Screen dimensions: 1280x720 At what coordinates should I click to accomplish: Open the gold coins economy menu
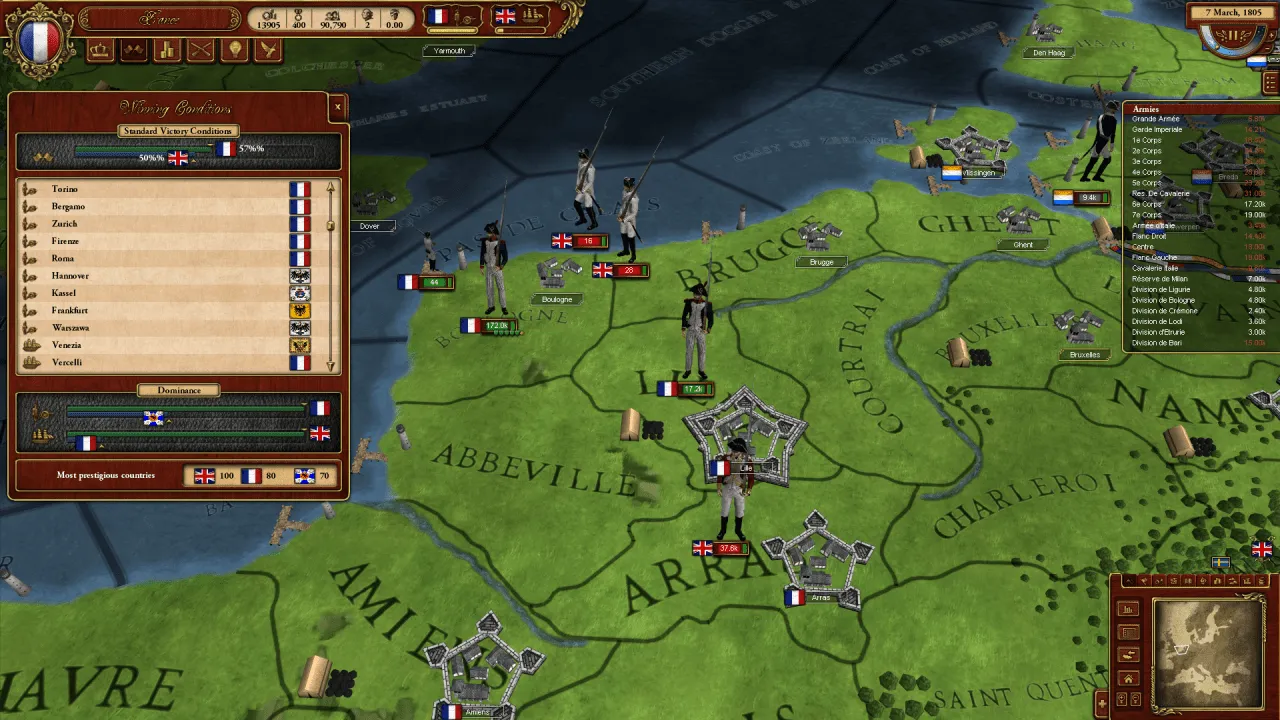click(167, 50)
